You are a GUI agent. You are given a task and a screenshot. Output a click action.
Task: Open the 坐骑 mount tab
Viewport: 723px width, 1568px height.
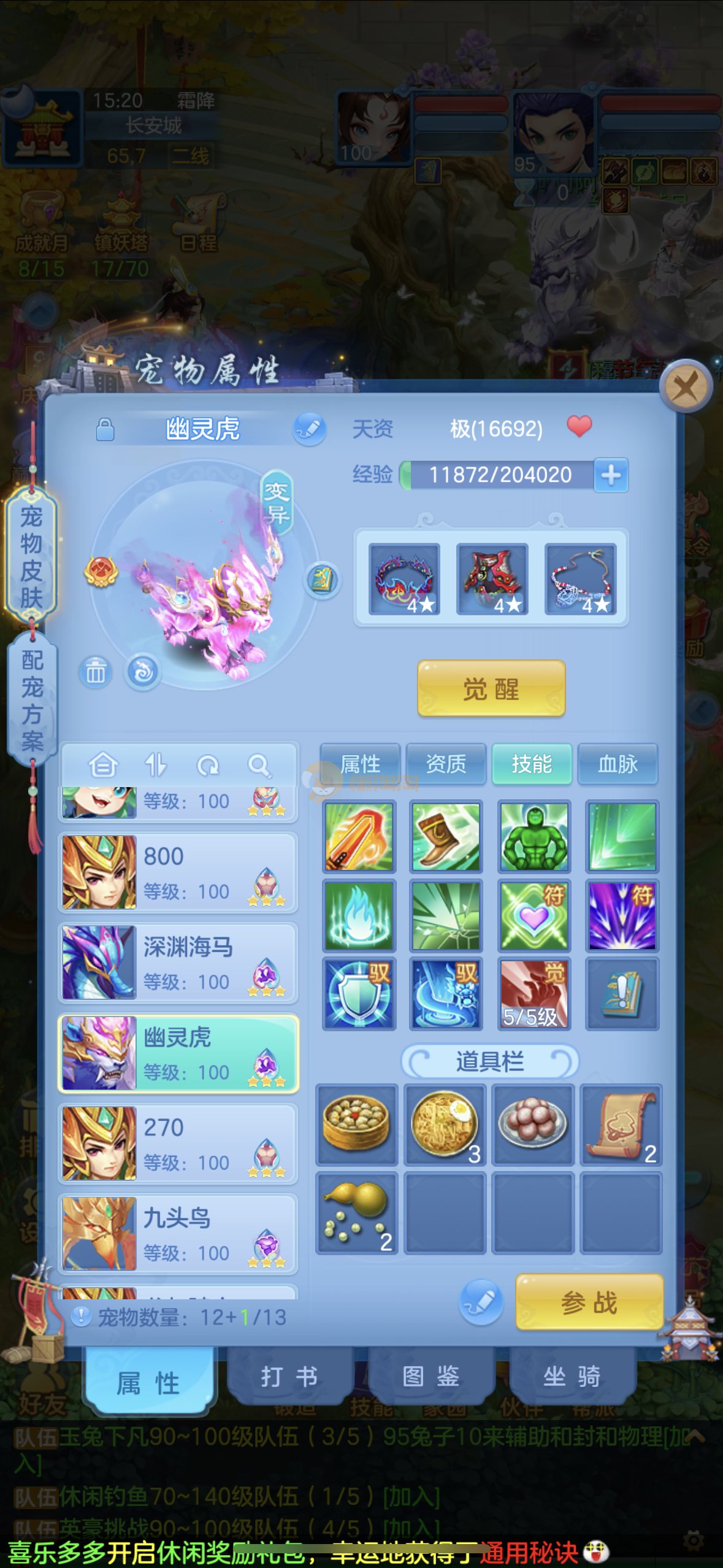(572, 1377)
